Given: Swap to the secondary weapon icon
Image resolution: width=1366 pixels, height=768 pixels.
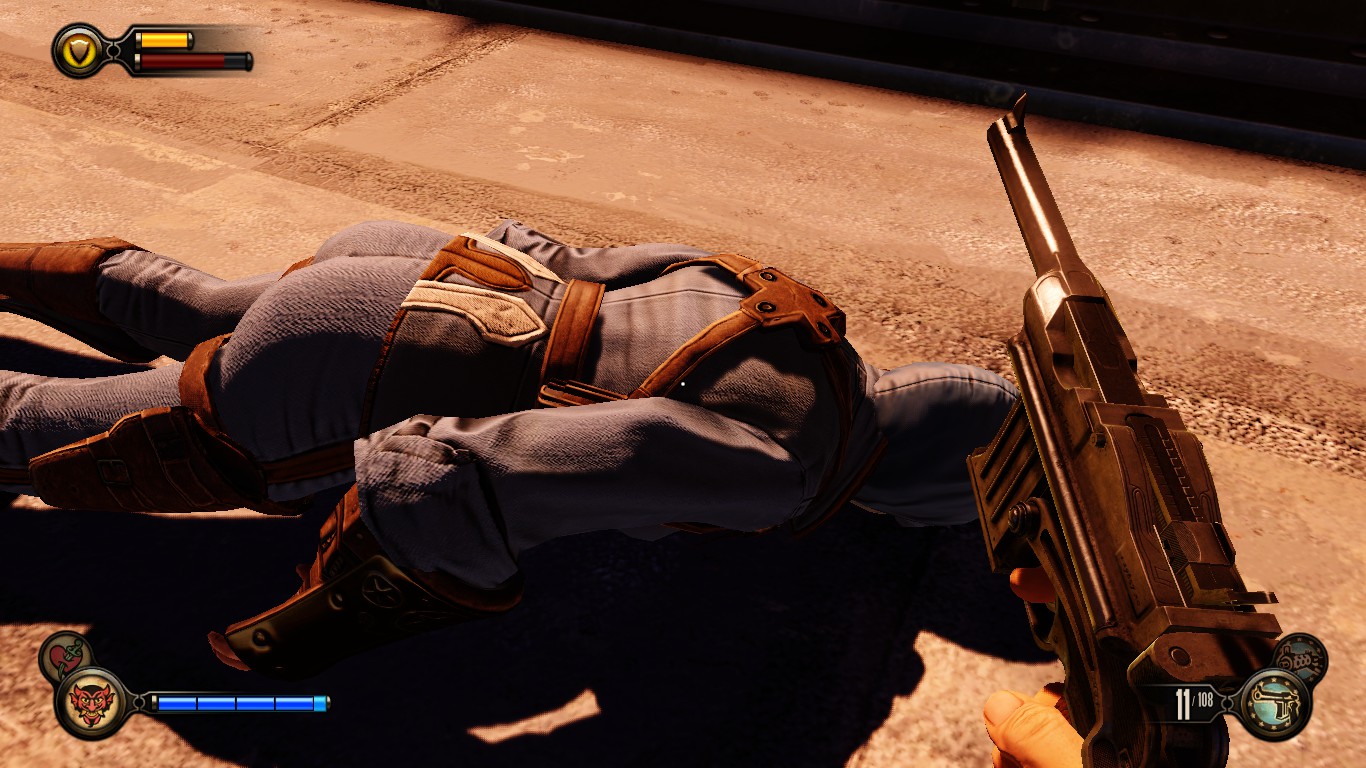Looking at the screenshot, I should click(x=1300, y=658).
